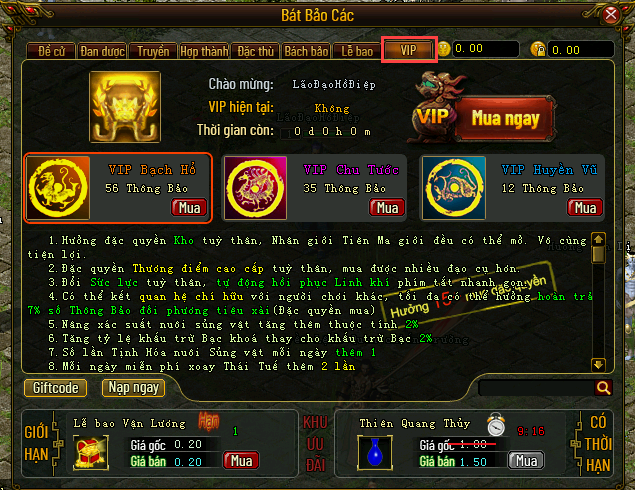The image size is (635, 490).
Task: Switch to the Hợp thành tab
Action: [x=203, y=49]
